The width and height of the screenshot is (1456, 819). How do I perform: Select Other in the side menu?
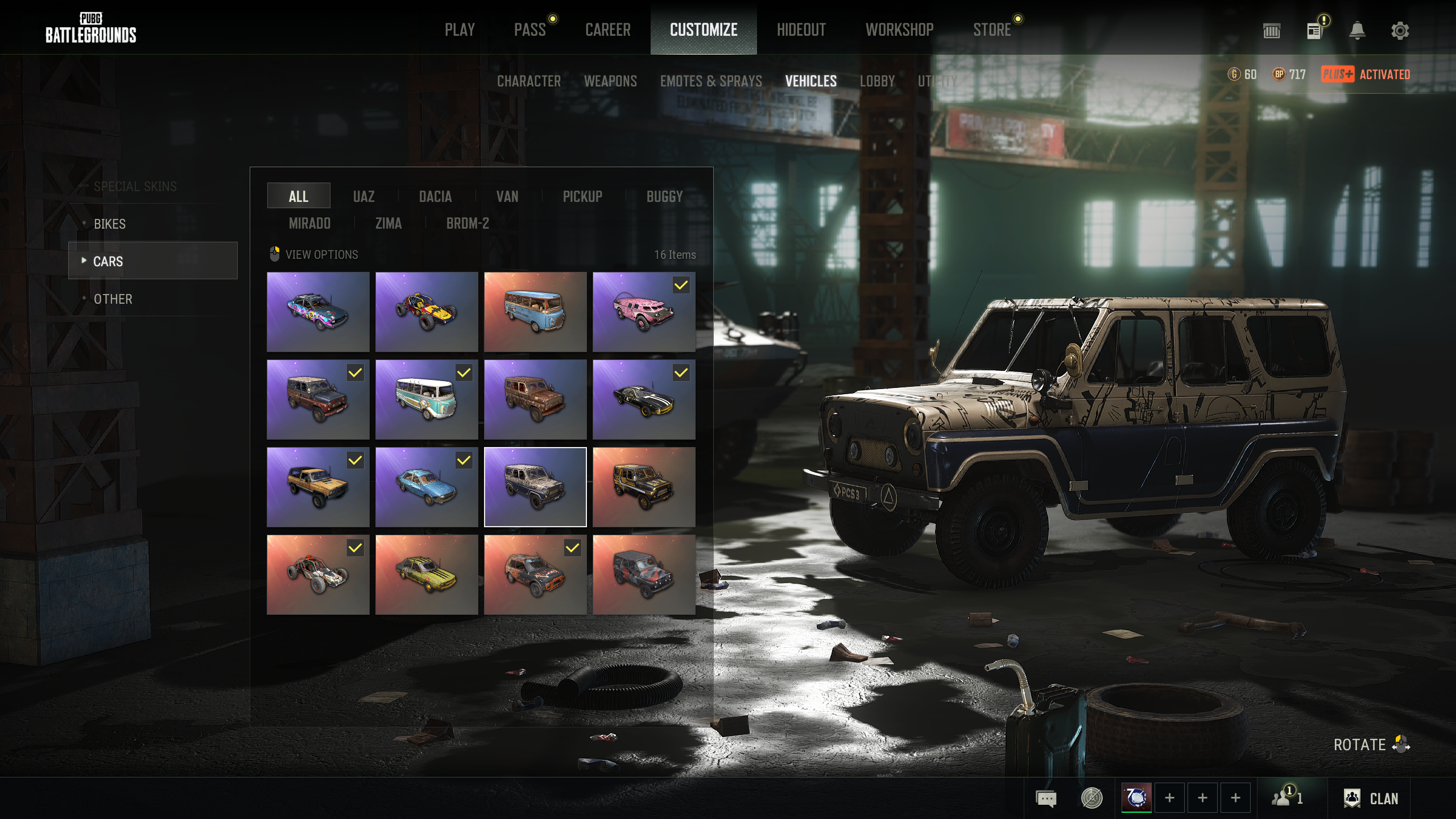(x=113, y=299)
